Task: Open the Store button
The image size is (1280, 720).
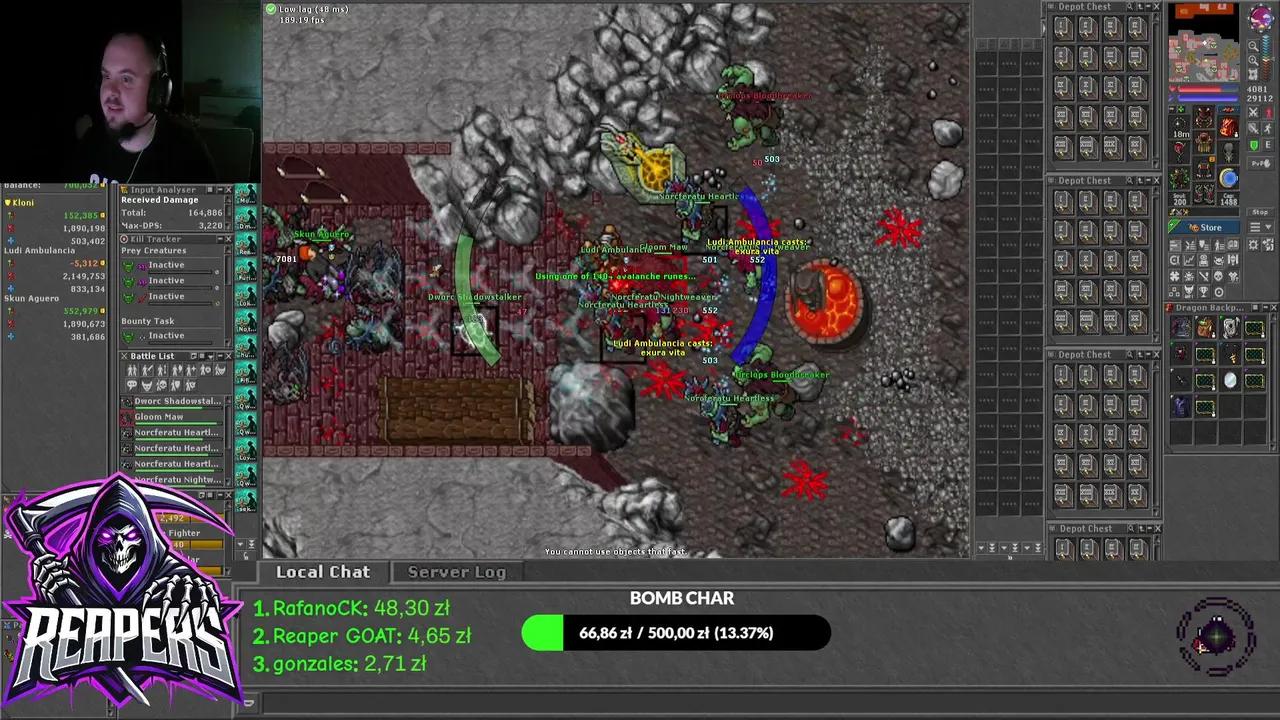Action: click(1205, 227)
